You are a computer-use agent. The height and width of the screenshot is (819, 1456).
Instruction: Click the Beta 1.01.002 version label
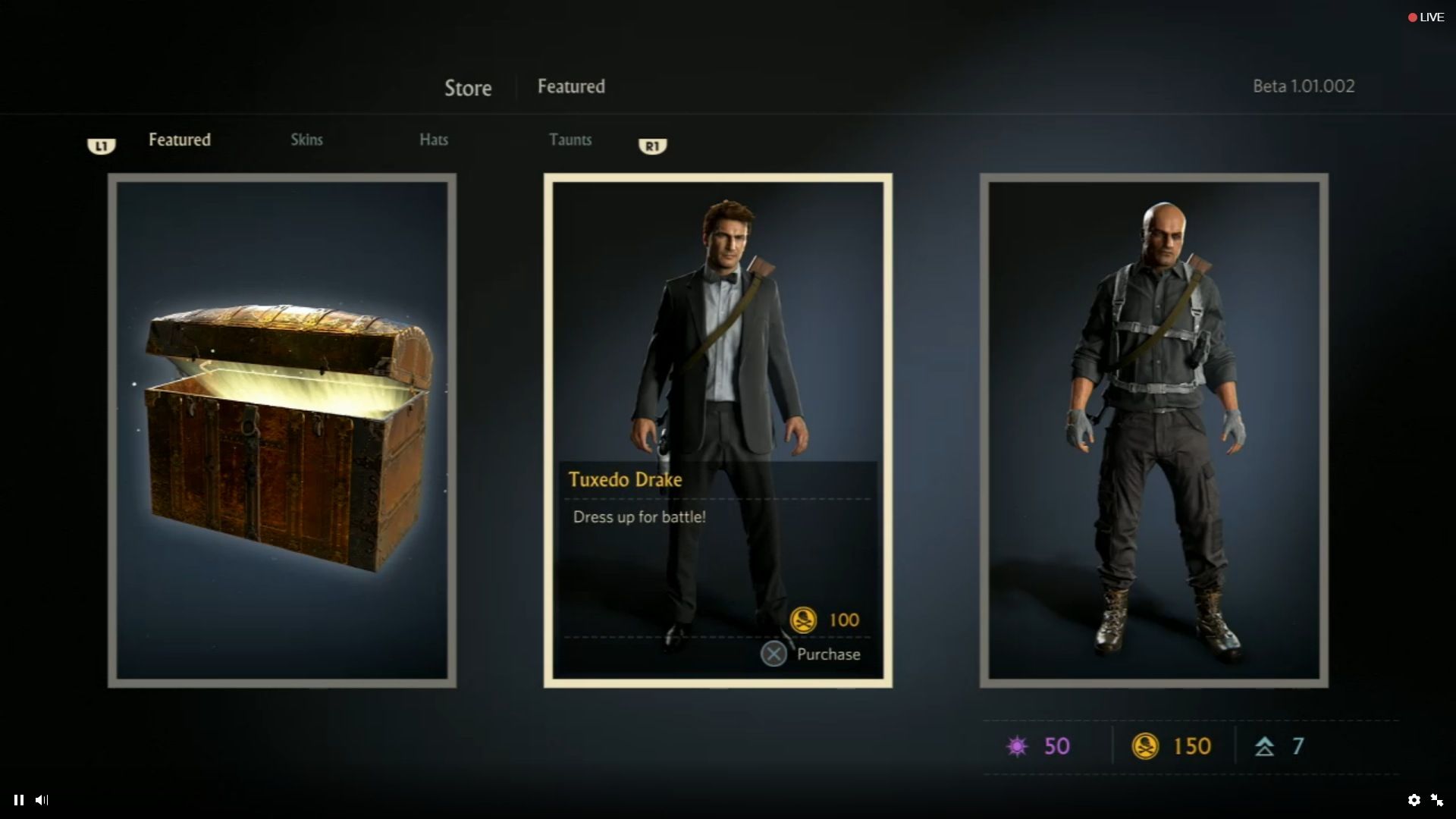point(1303,86)
